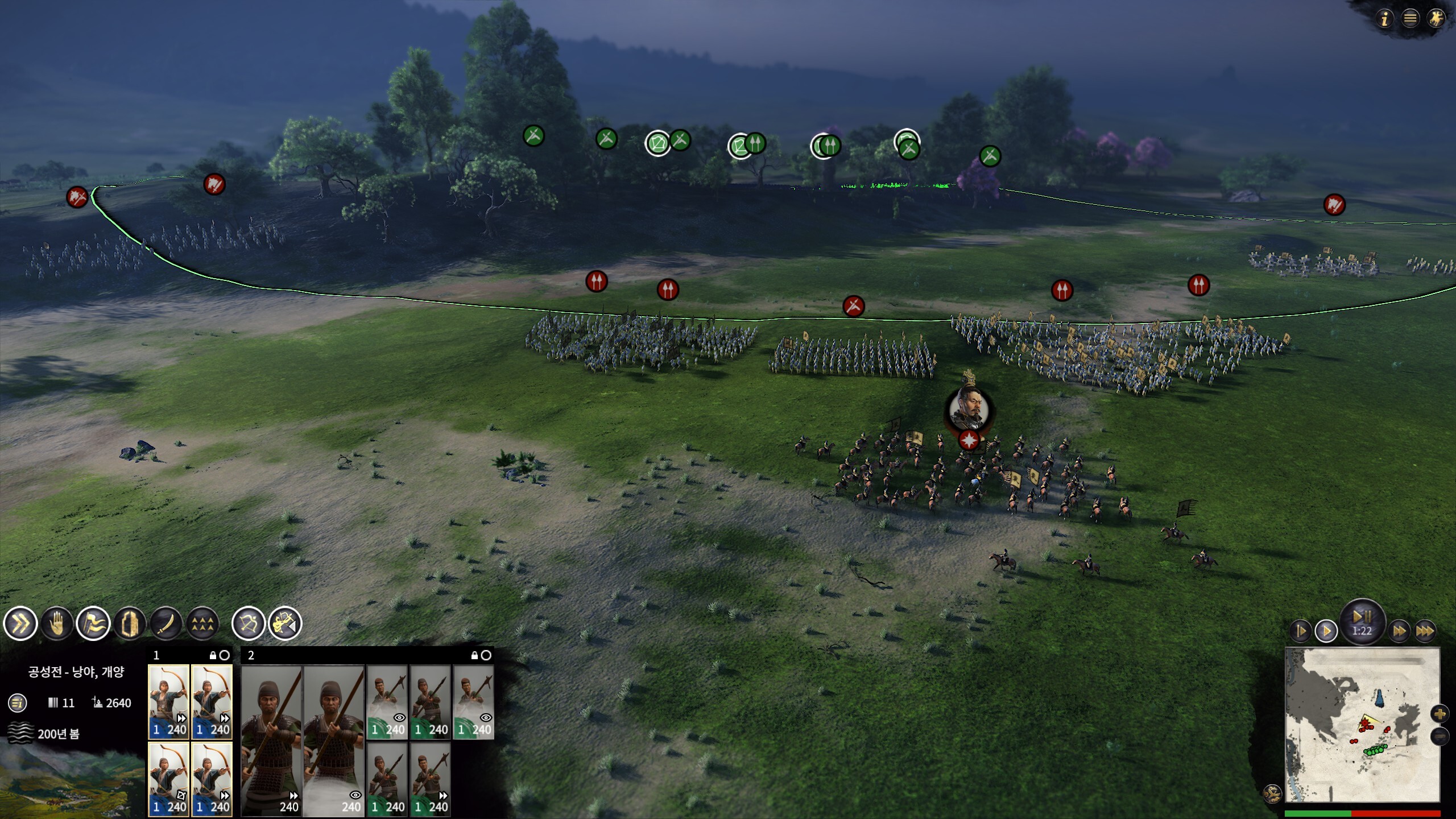The image size is (1456, 819).
Task: Open the game menu with three lines
Action: (1410, 19)
